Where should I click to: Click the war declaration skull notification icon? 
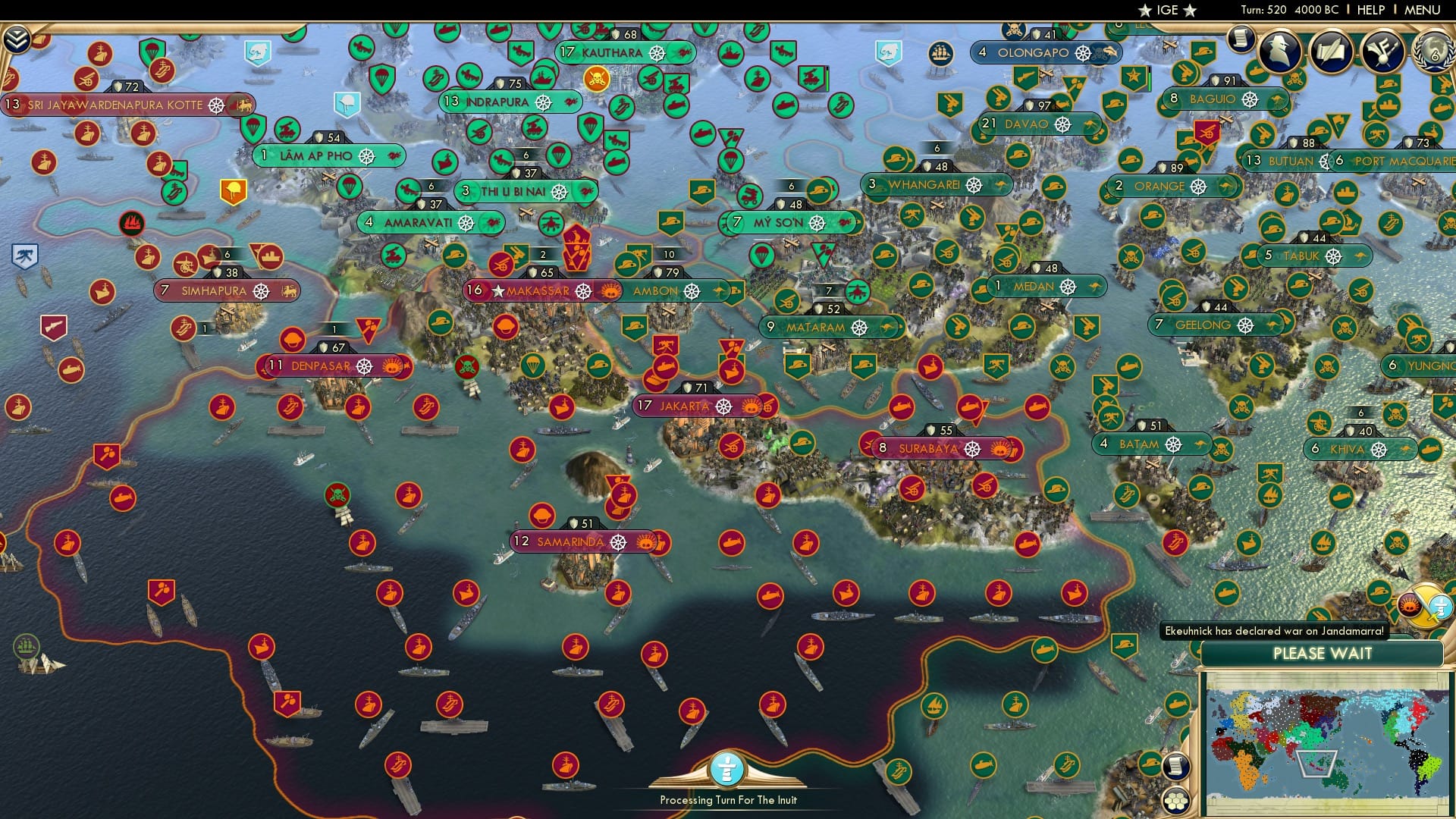[1409, 606]
